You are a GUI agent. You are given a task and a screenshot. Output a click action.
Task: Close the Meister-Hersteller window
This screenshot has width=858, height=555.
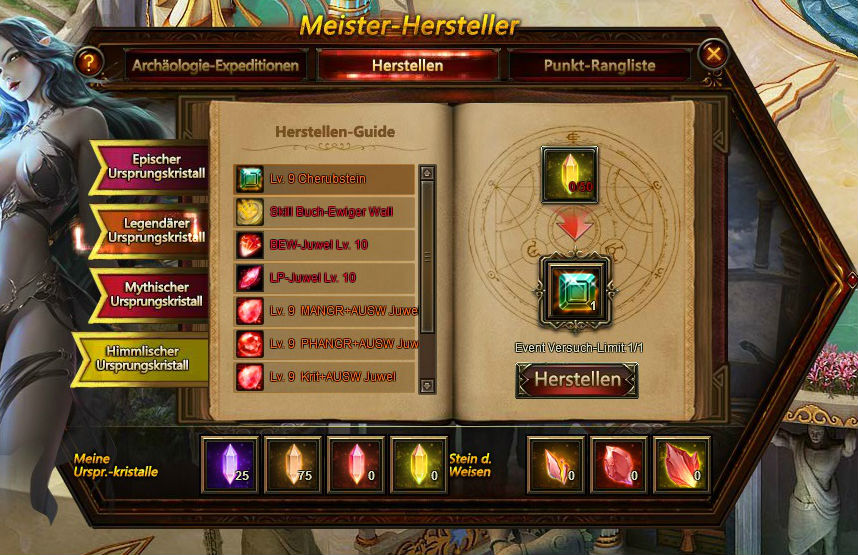(713, 54)
